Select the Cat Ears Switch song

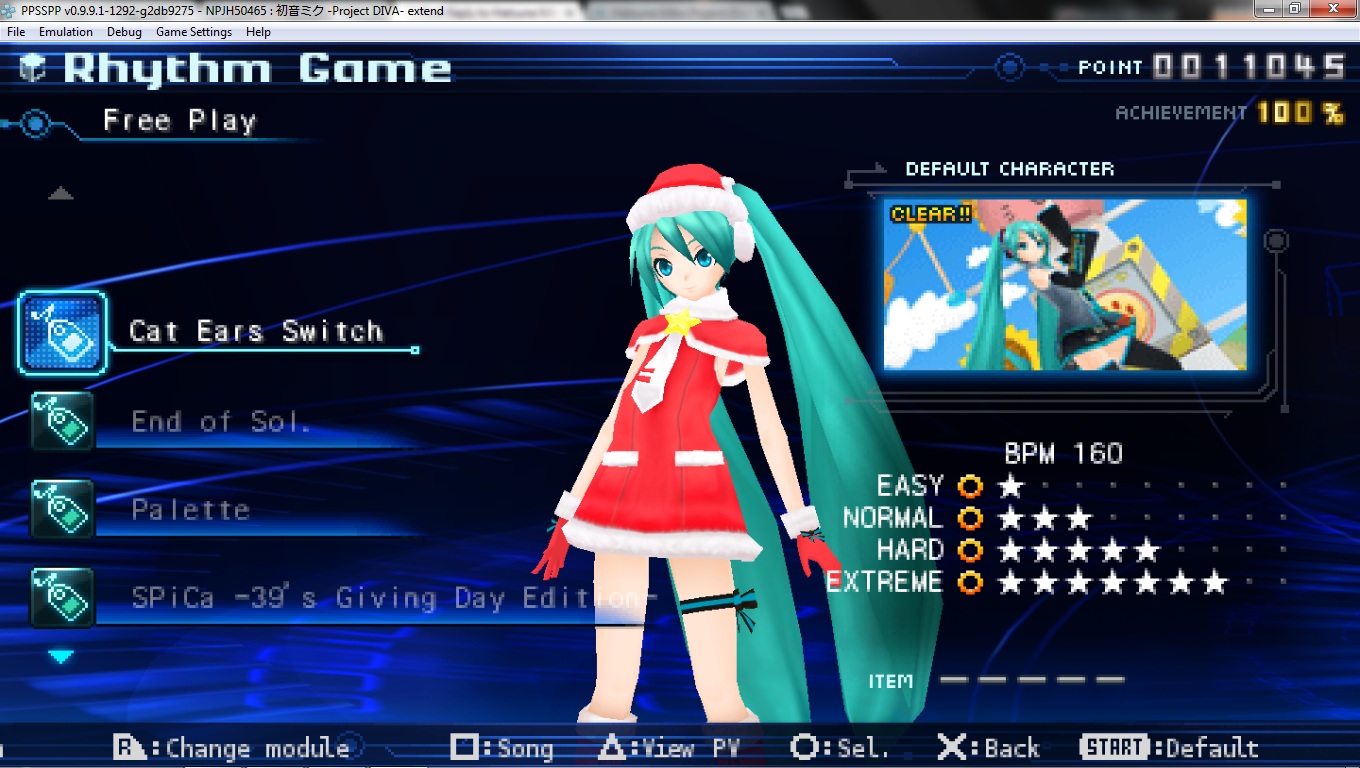click(255, 332)
